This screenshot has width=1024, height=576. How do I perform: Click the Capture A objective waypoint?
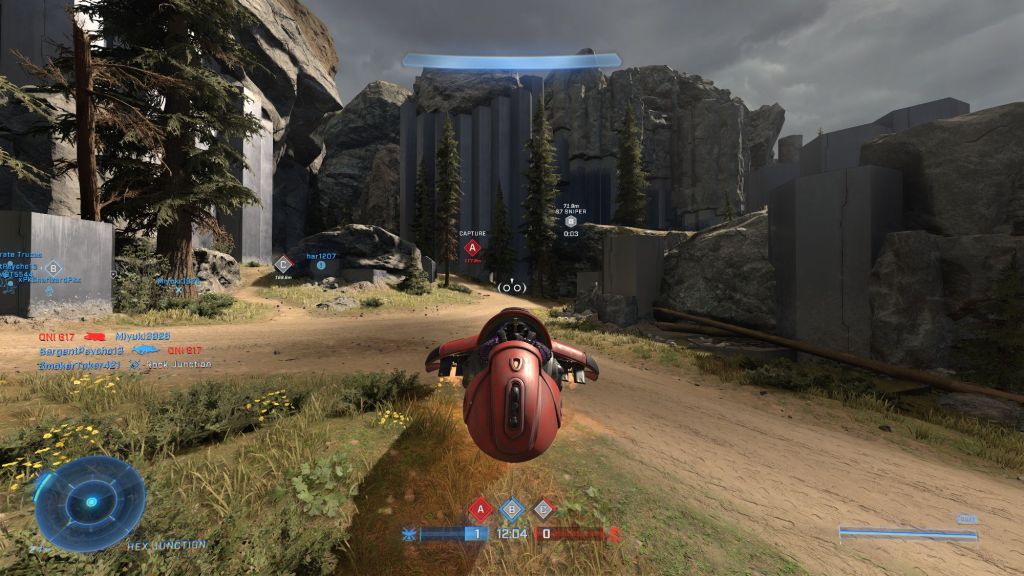473,247
